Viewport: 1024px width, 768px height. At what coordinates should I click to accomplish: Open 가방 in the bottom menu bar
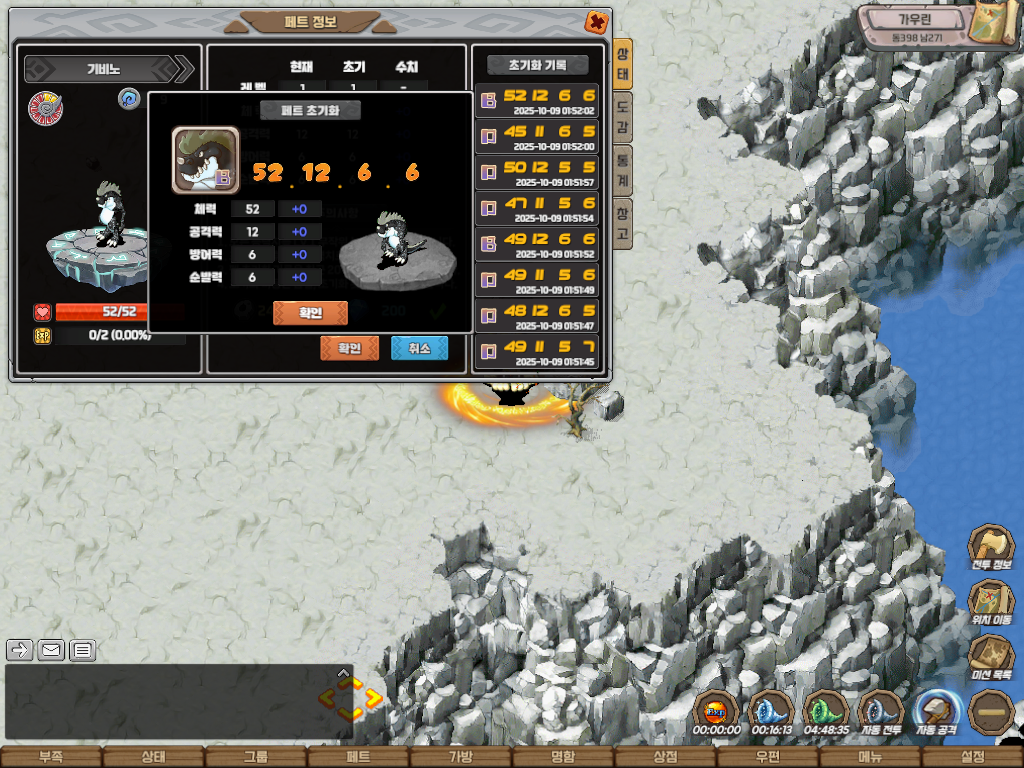pos(460,757)
